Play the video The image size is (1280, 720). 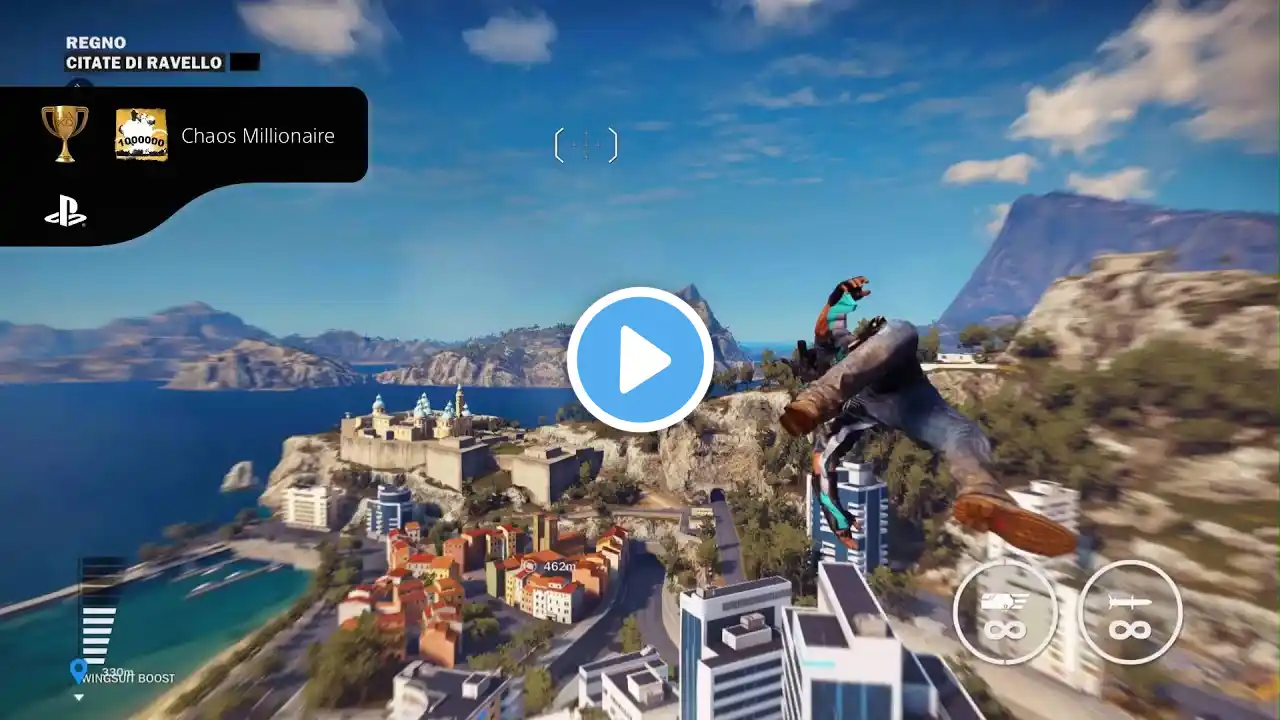point(640,360)
